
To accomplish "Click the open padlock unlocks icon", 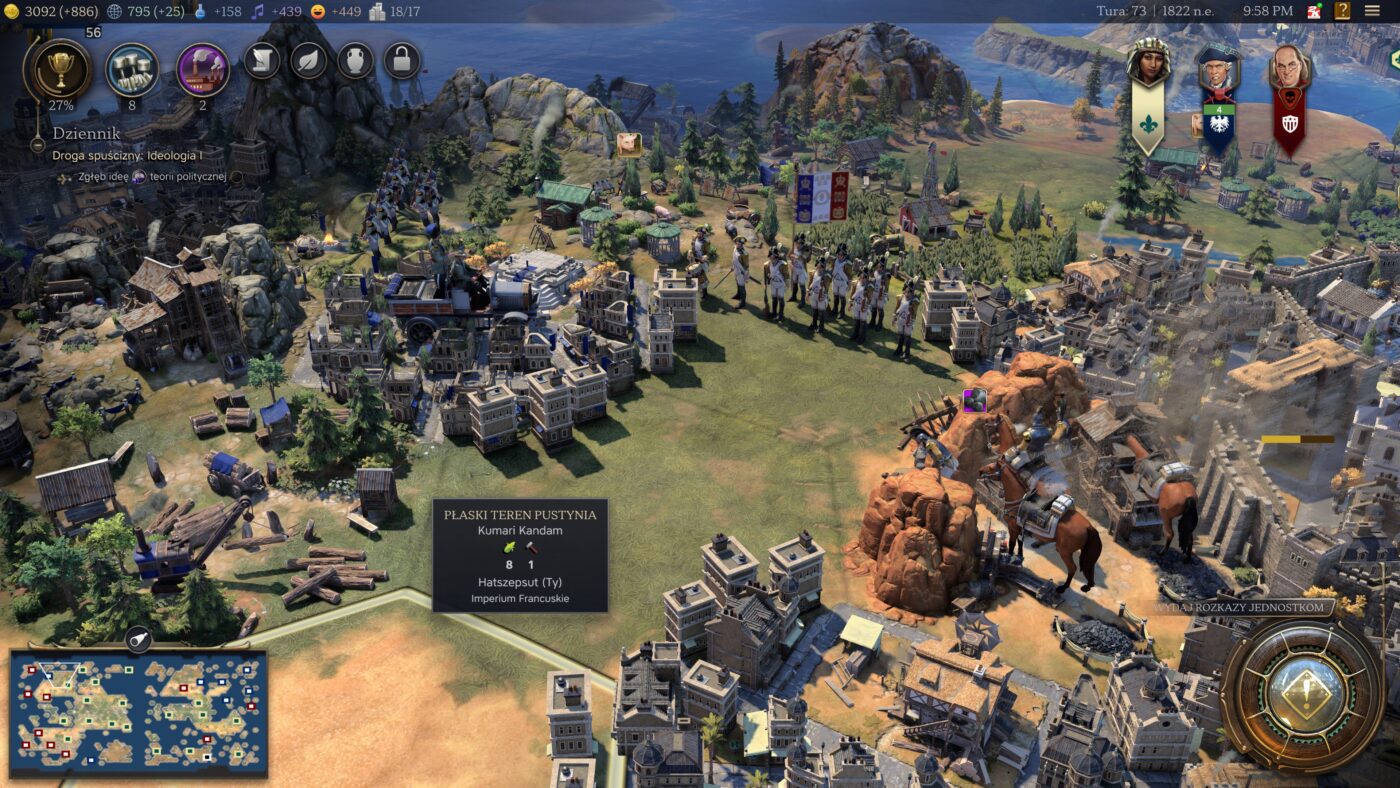I will pyautogui.click(x=402, y=61).
